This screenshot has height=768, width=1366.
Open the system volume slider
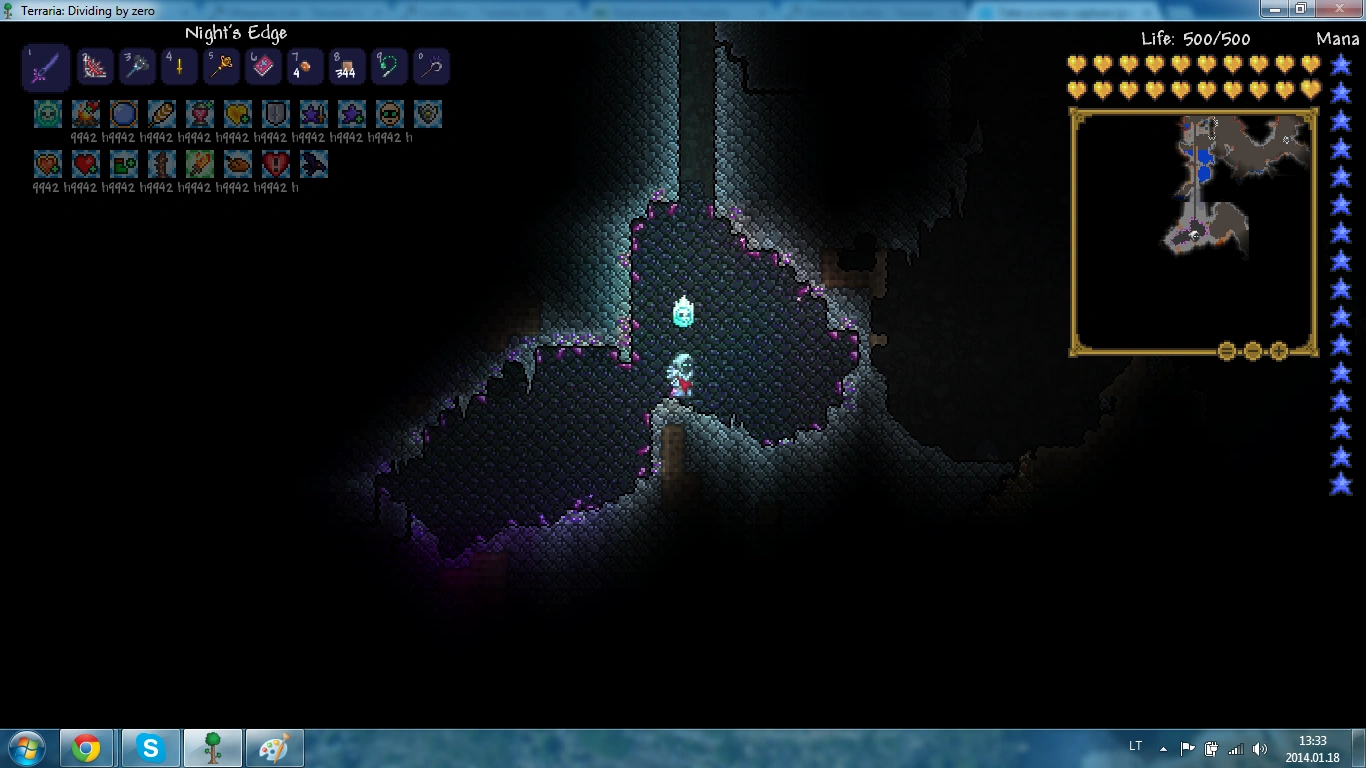1257,747
